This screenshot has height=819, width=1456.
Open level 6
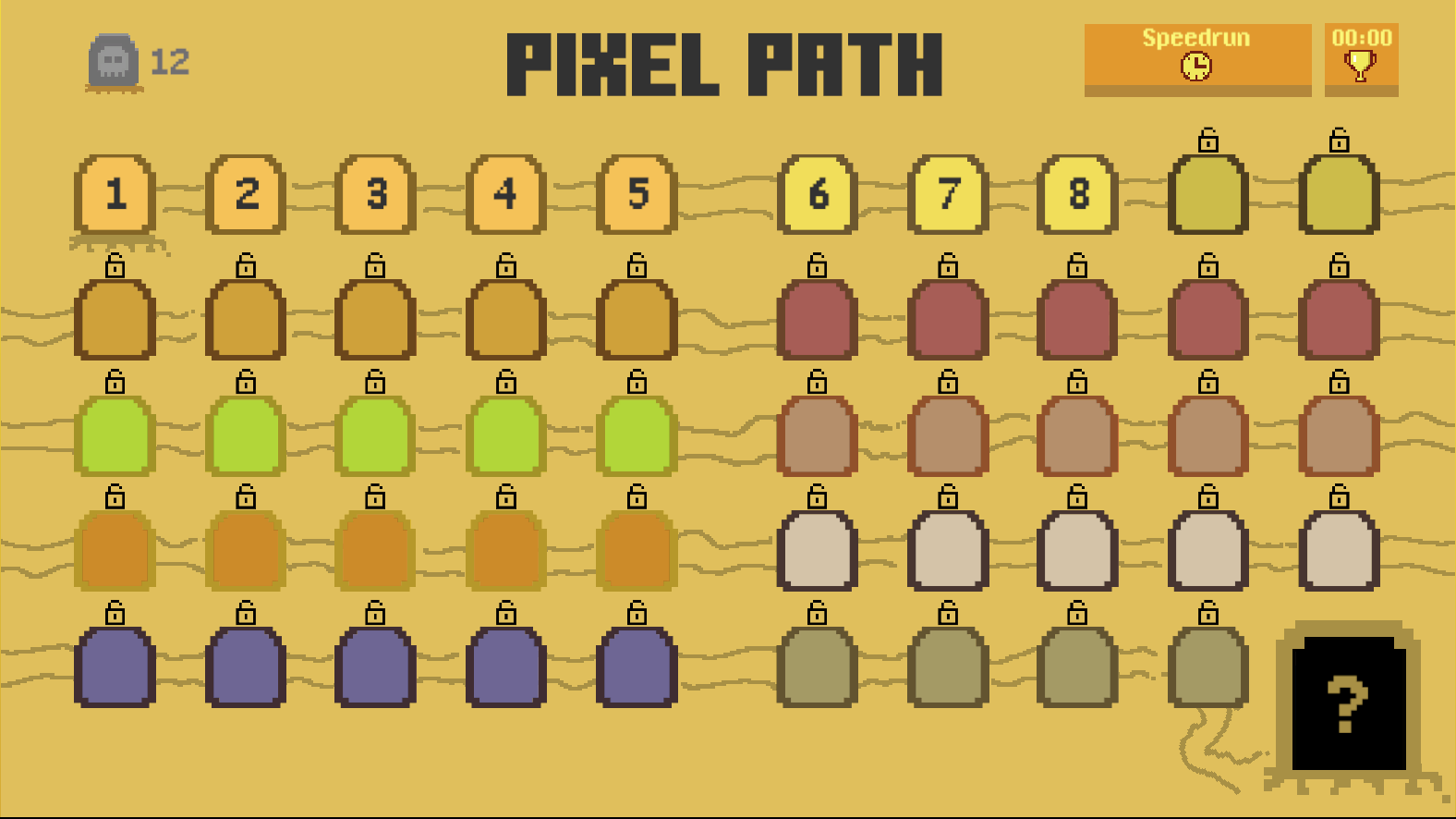click(x=818, y=195)
